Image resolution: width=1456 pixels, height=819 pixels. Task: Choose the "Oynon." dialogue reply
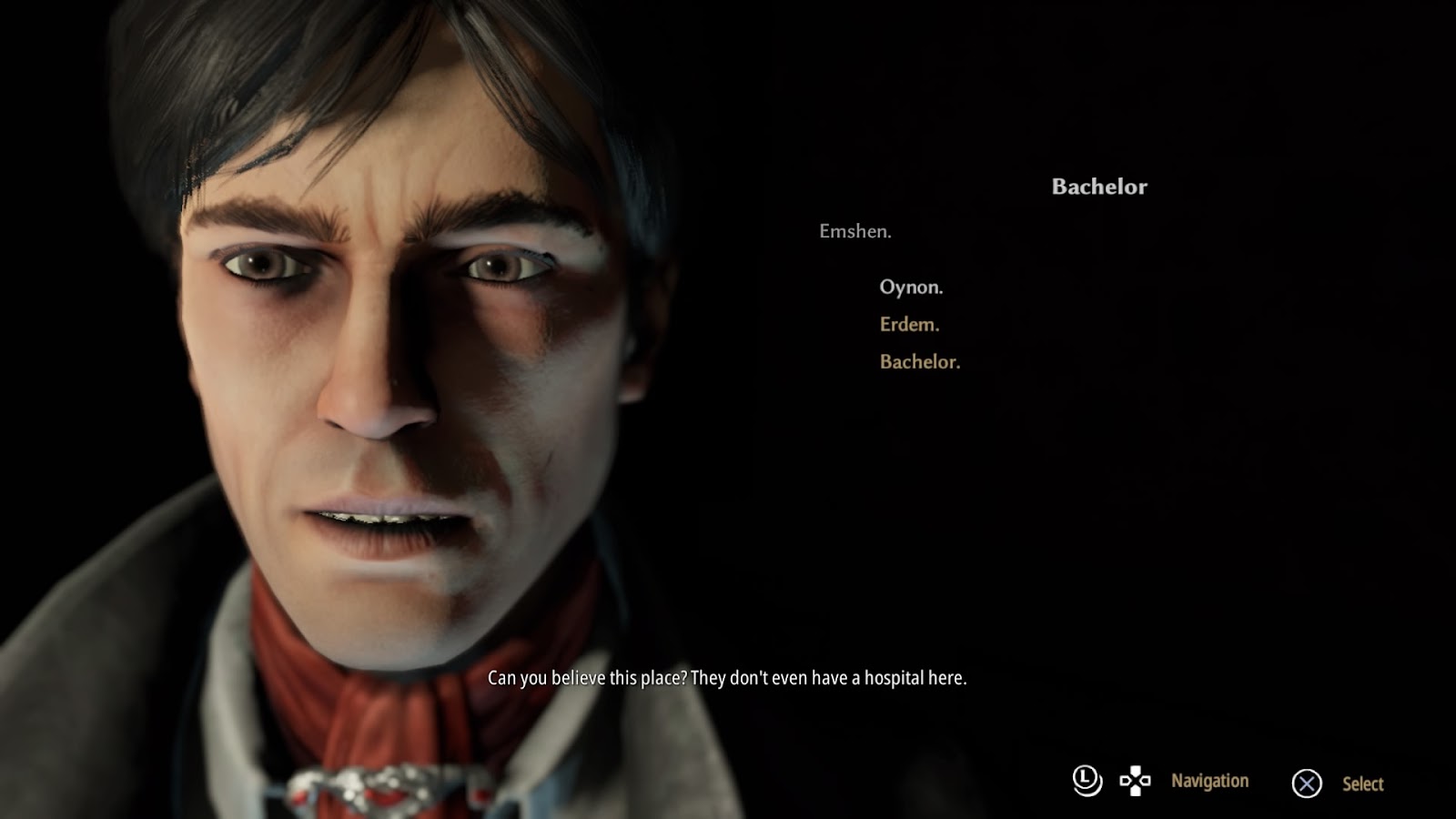pos(911,288)
